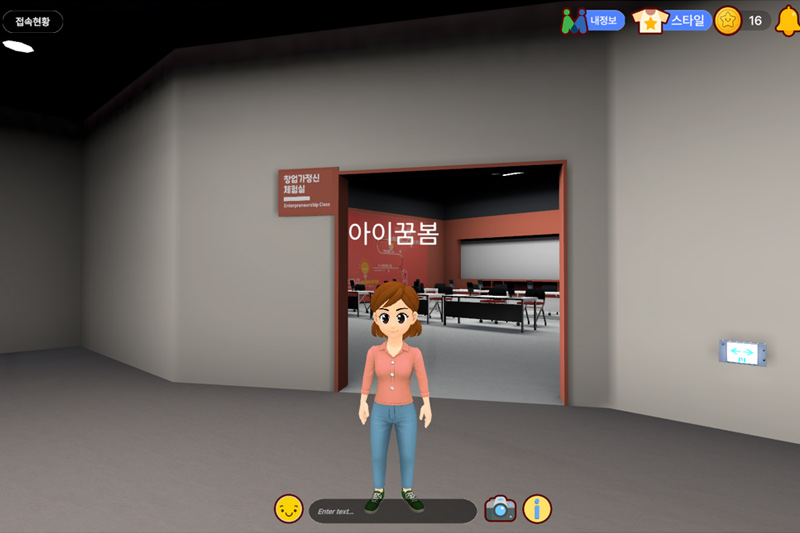Open notifications with the bell icon
This screenshot has width=800, height=533.
[x=787, y=20]
